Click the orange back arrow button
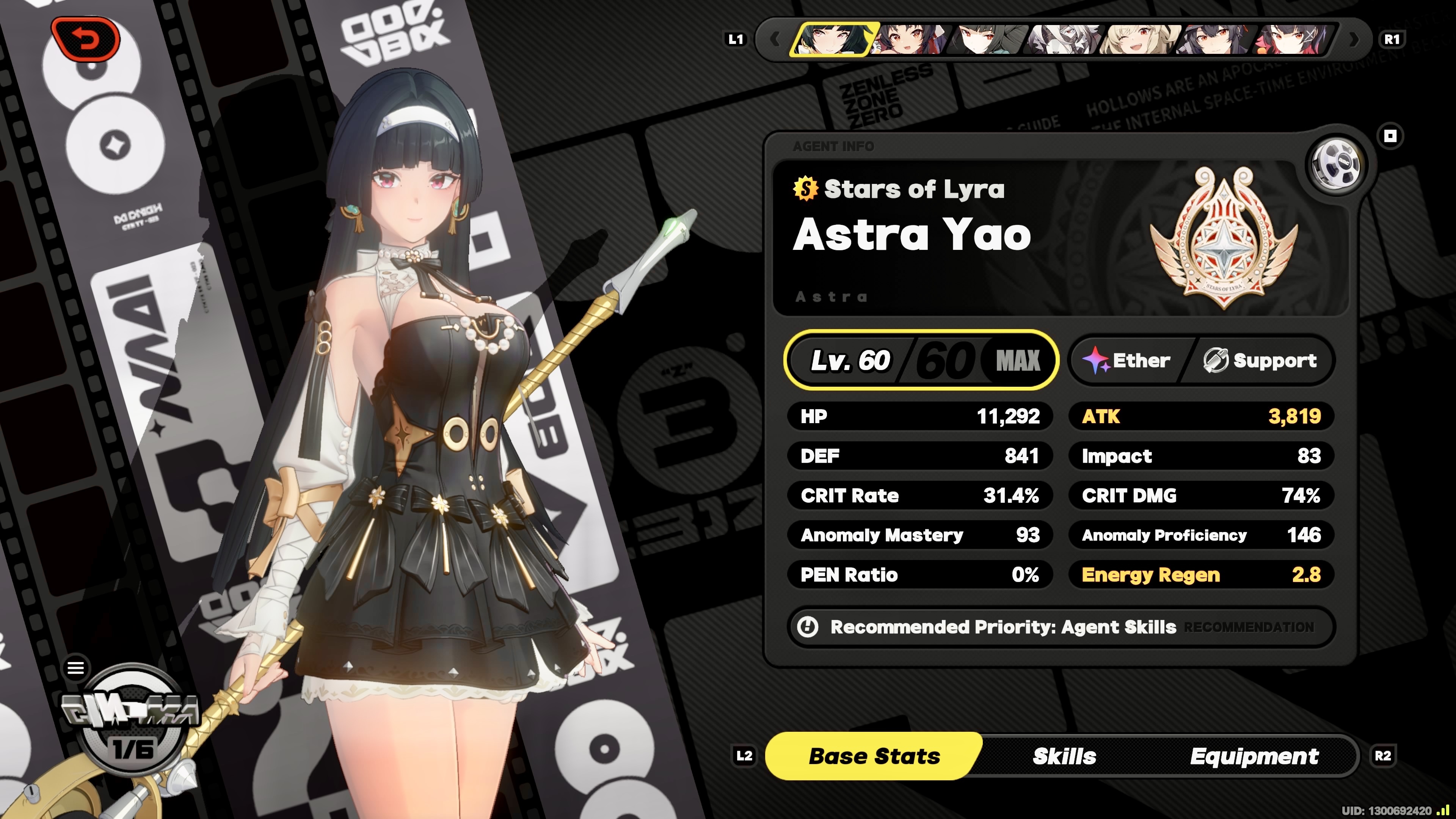This screenshot has width=1456, height=819. pos(86,39)
